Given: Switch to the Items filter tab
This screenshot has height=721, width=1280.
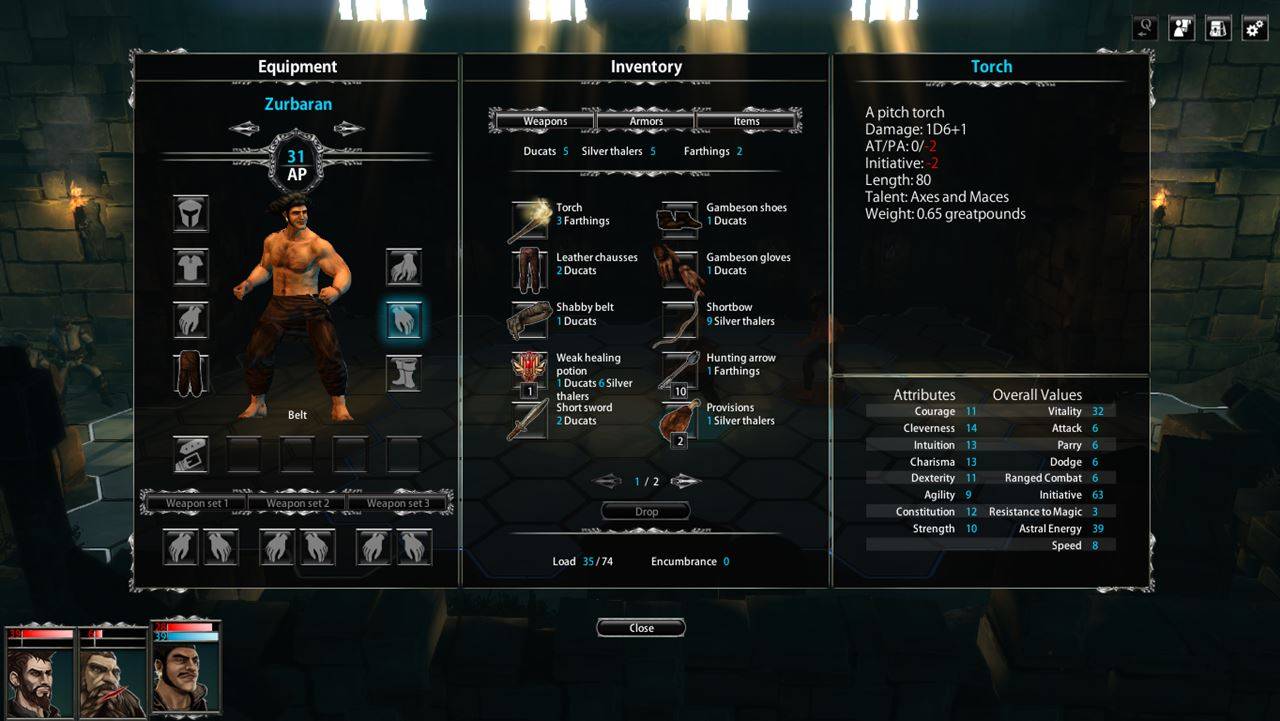Looking at the screenshot, I should tap(746, 121).
